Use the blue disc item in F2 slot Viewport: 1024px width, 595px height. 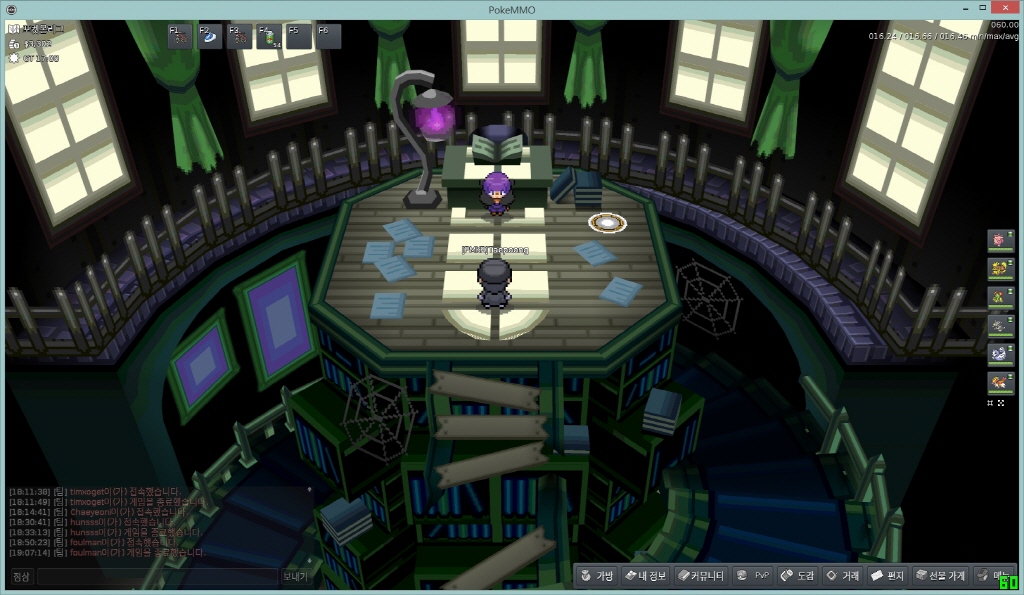(x=211, y=37)
